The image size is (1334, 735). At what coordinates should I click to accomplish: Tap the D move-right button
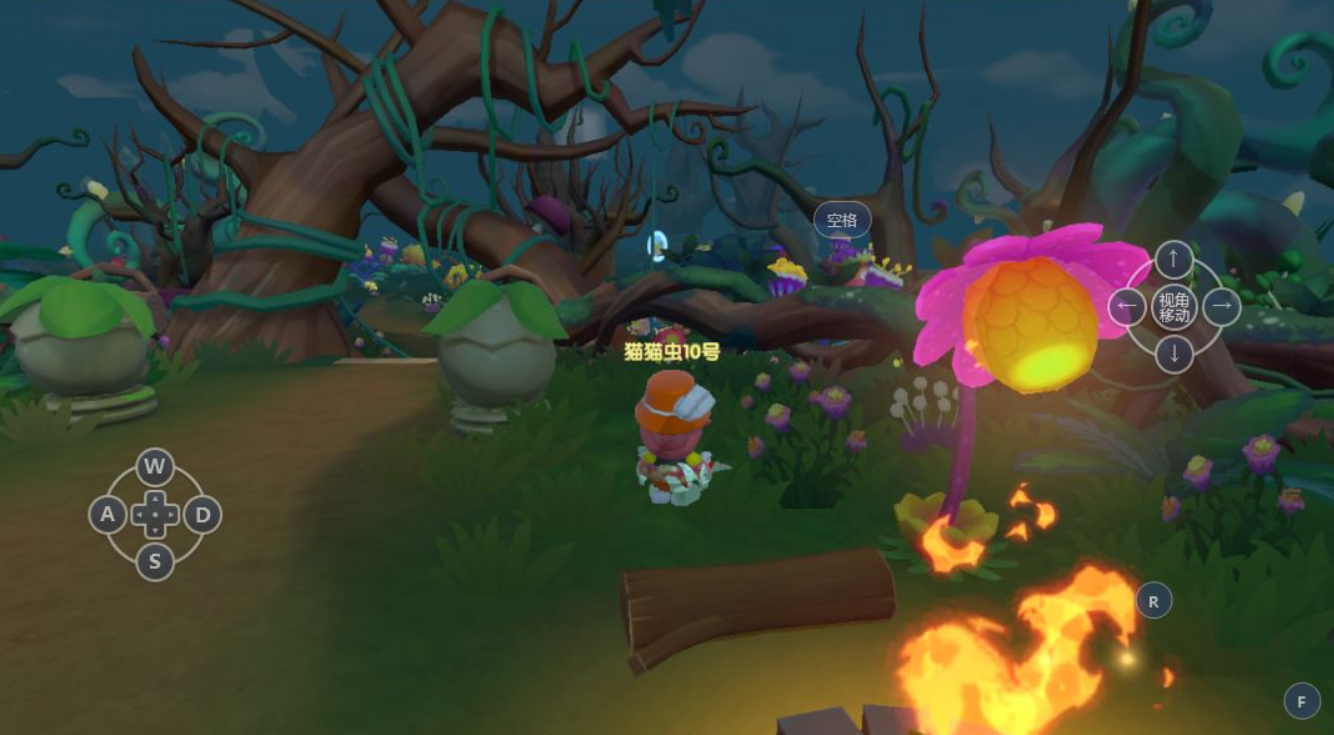coord(203,515)
